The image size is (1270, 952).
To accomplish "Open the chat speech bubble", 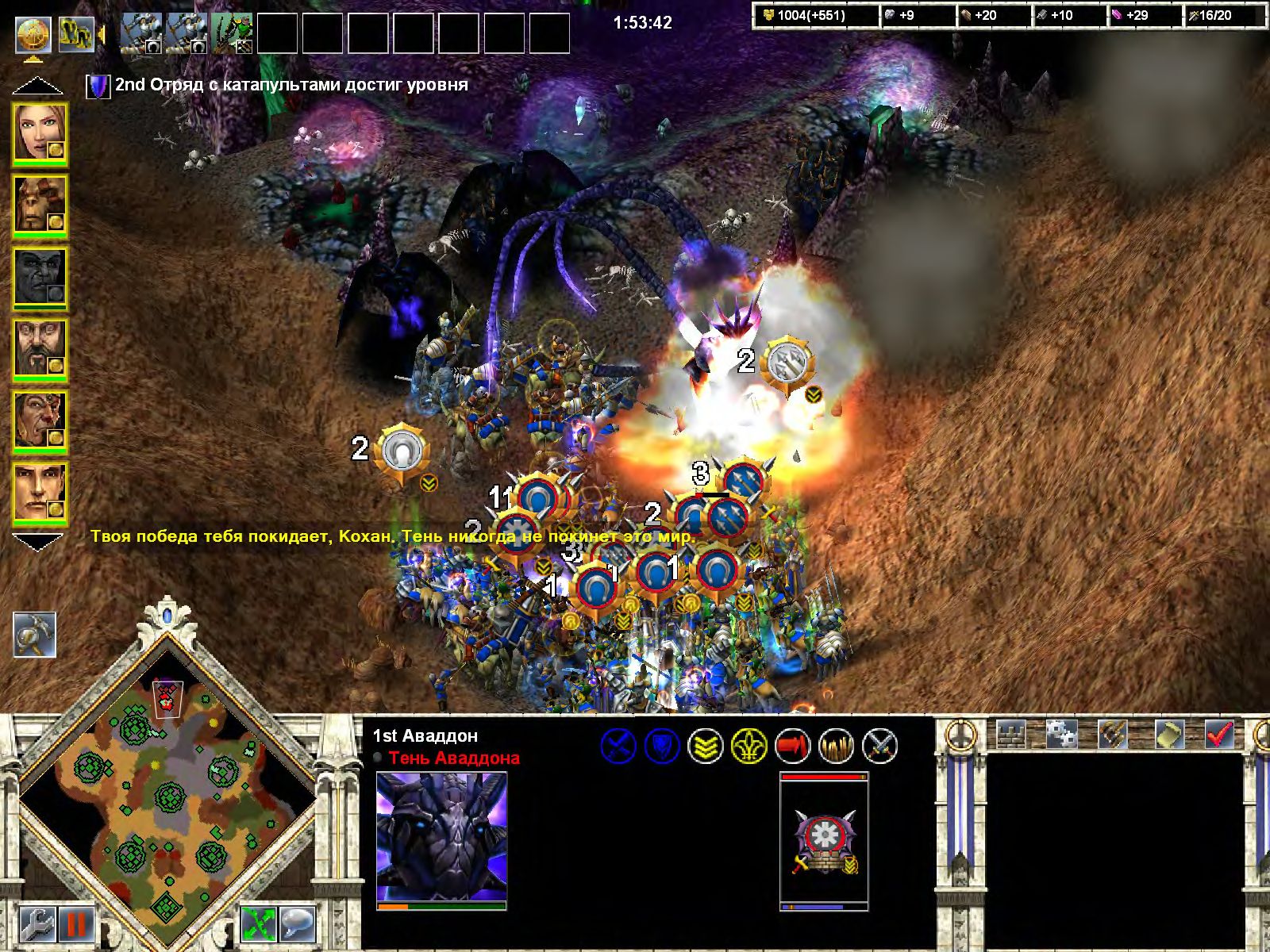I will [x=297, y=924].
